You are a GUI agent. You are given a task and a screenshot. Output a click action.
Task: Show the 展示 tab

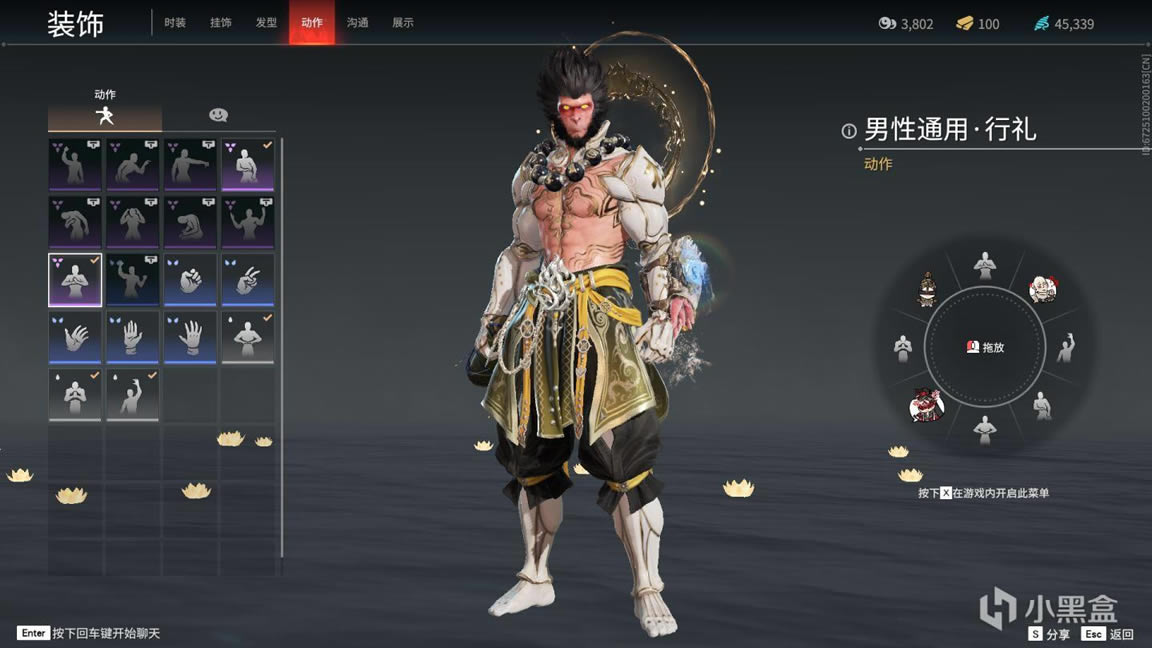(403, 23)
